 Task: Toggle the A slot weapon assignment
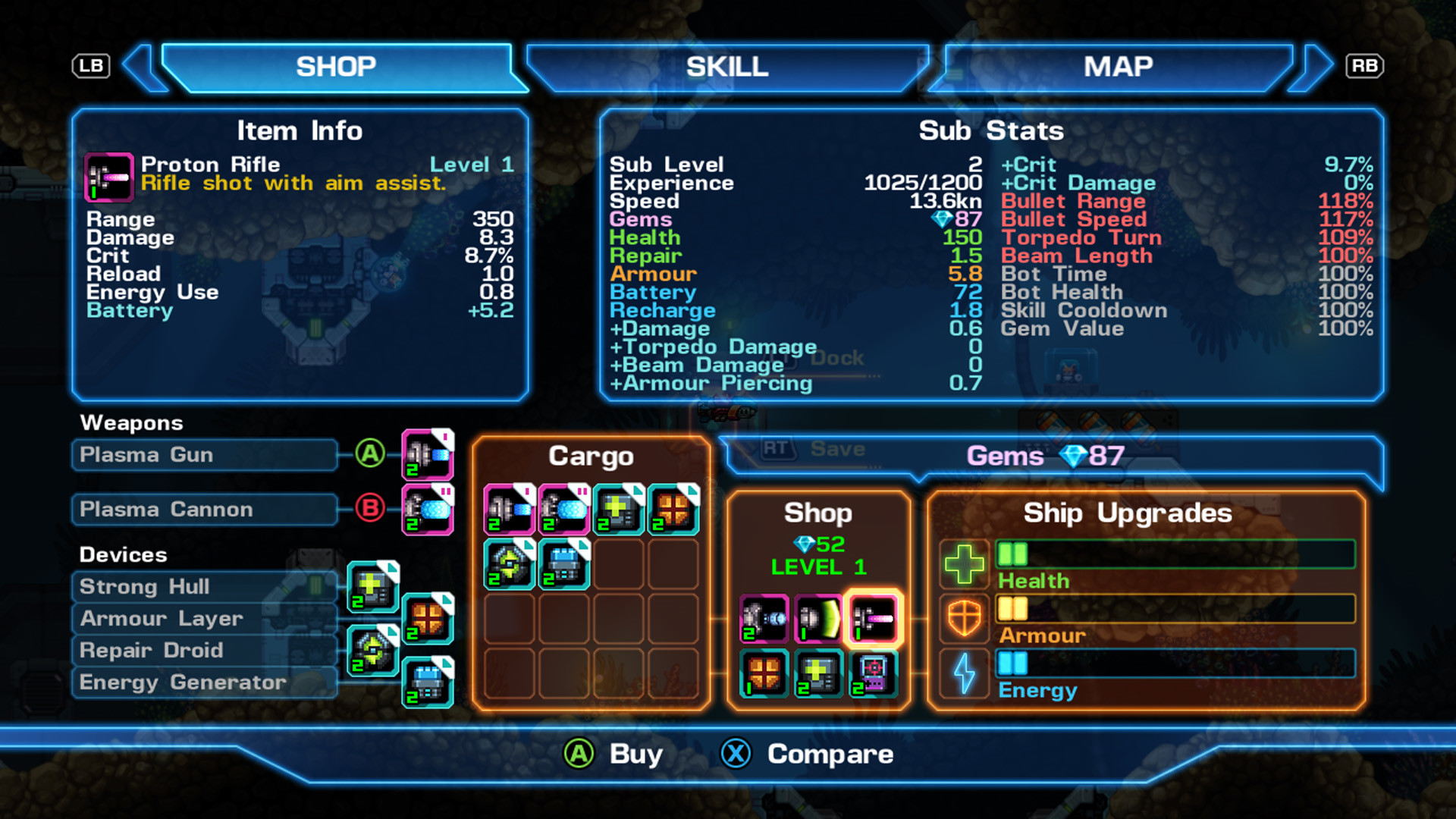pyautogui.click(x=369, y=455)
